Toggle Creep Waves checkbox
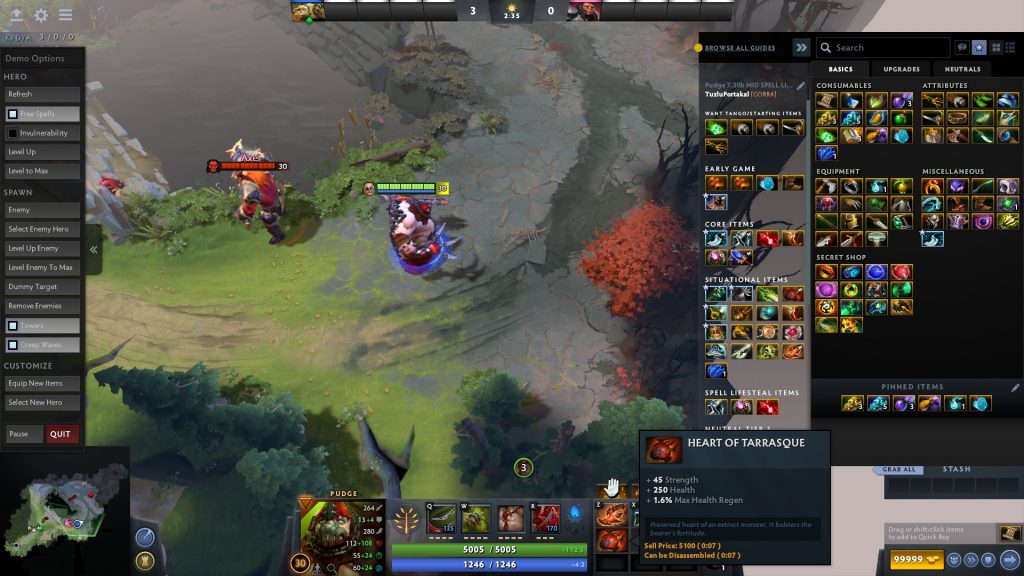Image resolution: width=1024 pixels, height=576 pixels. pos(13,345)
